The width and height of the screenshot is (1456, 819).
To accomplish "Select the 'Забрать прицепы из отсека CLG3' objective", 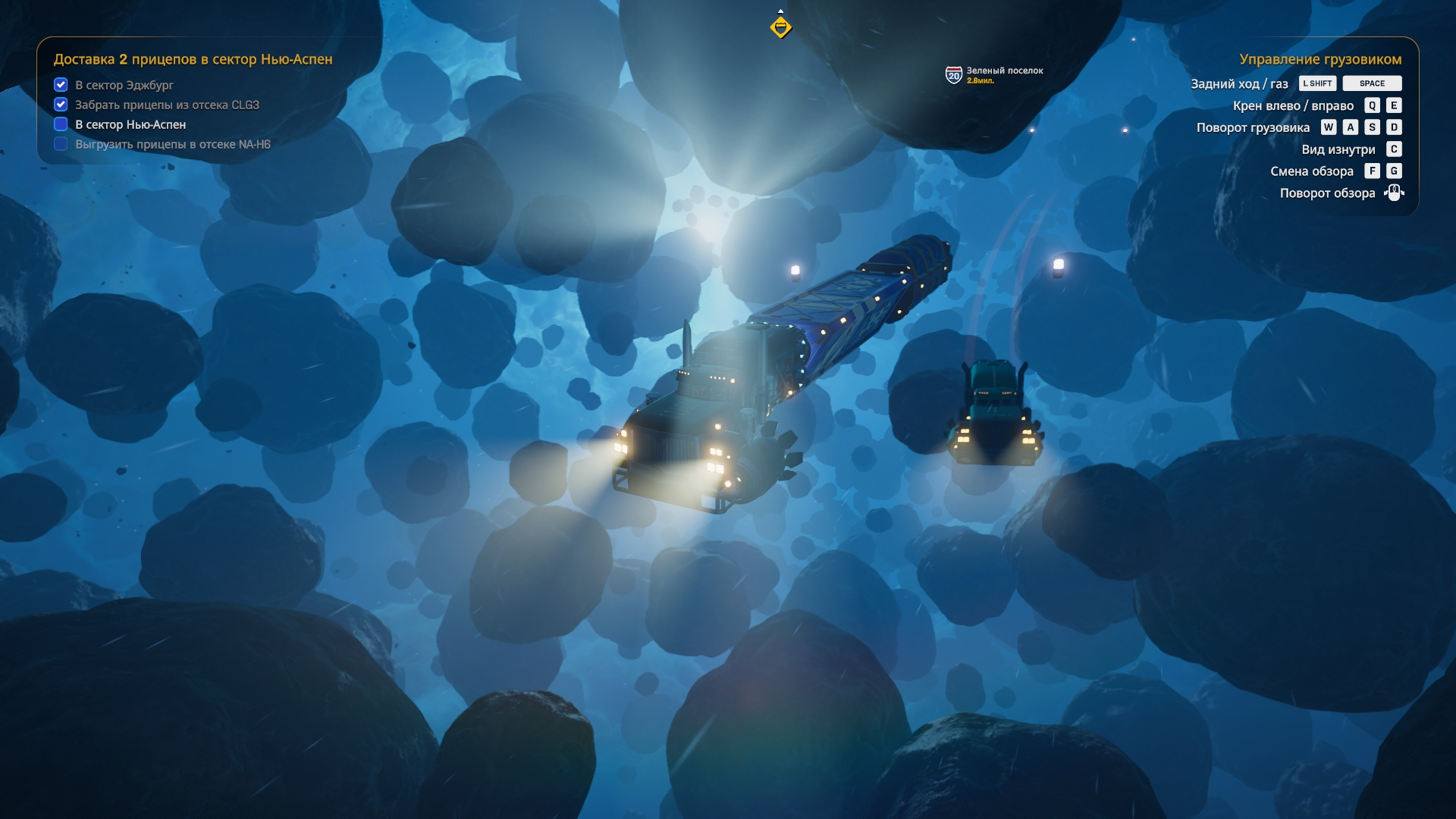I will [167, 105].
